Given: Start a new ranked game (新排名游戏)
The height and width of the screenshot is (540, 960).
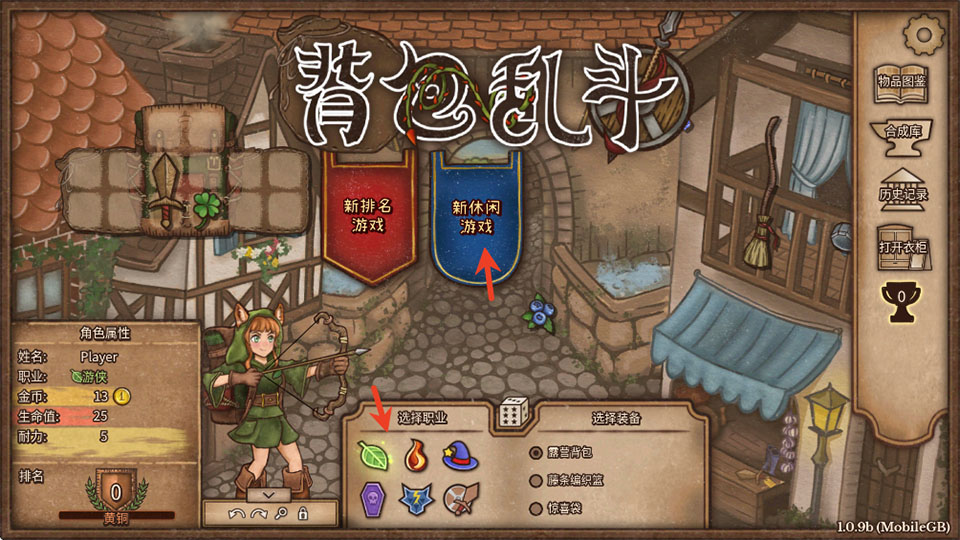Looking at the screenshot, I should click(x=367, y=215).
